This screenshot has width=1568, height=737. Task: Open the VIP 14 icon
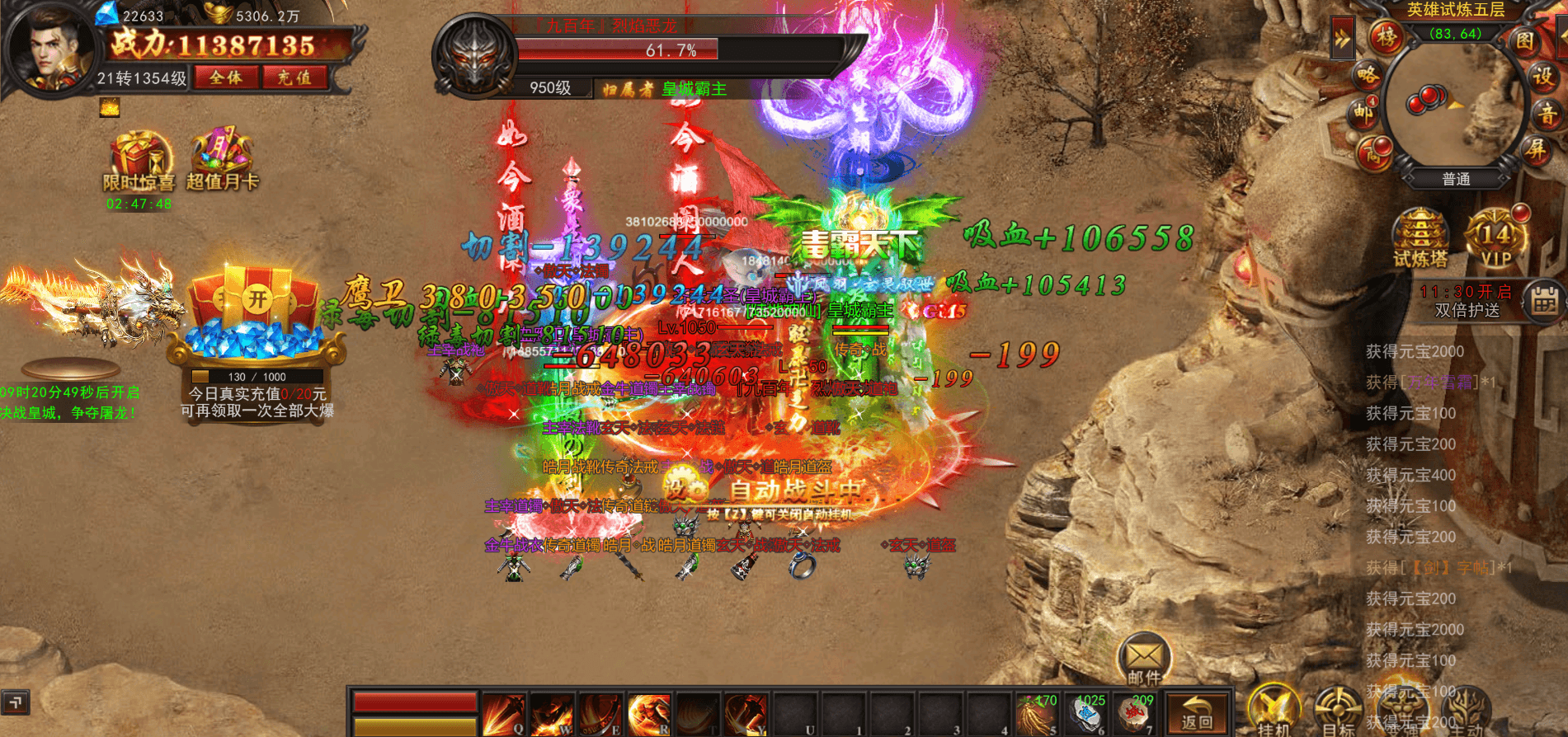(1496, 238)
